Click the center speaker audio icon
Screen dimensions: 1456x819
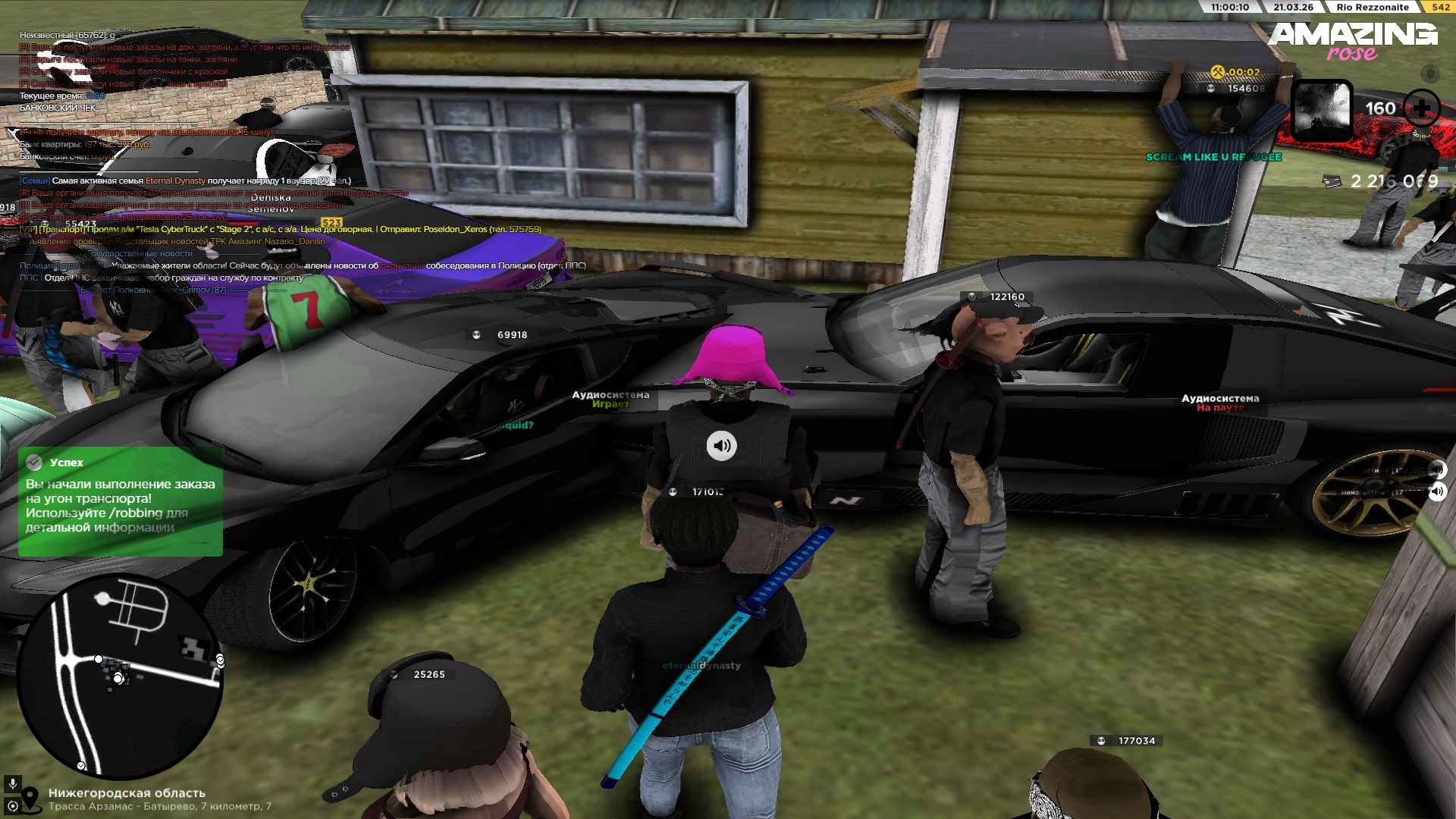(x=721, y=446)
